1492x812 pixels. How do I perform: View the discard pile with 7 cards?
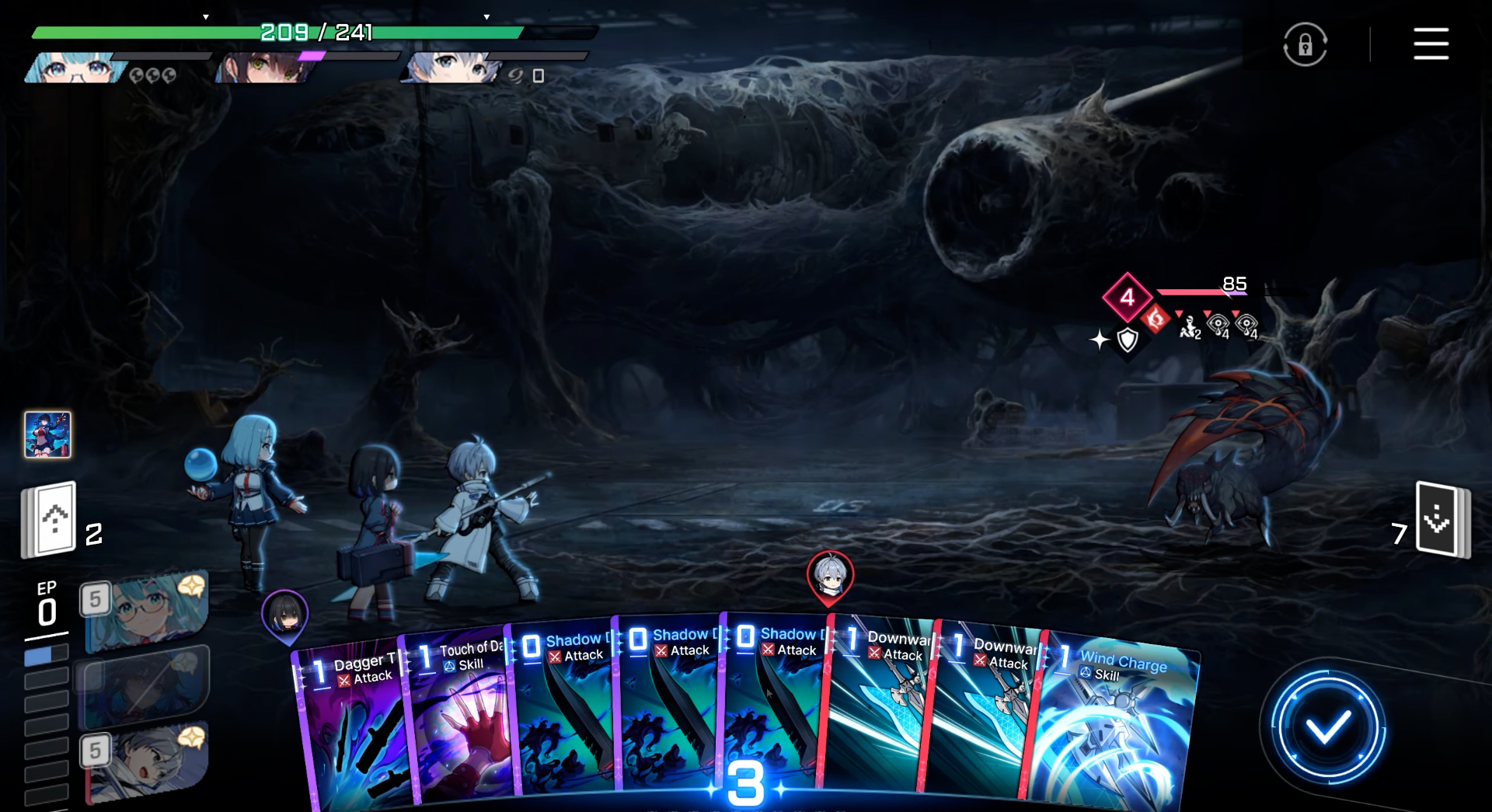coord(1441,519)
